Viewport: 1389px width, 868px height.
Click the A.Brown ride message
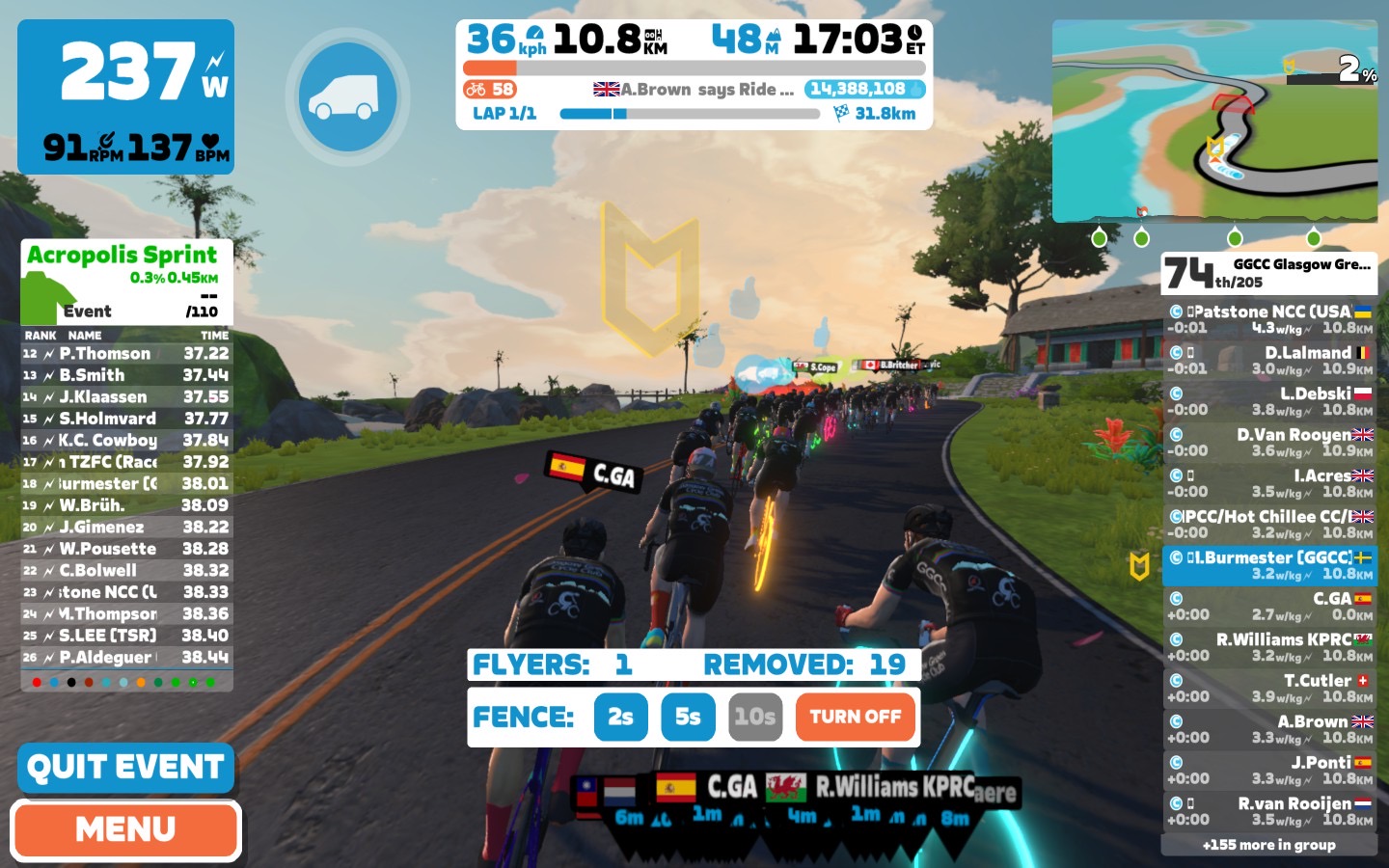pos(694,90)
